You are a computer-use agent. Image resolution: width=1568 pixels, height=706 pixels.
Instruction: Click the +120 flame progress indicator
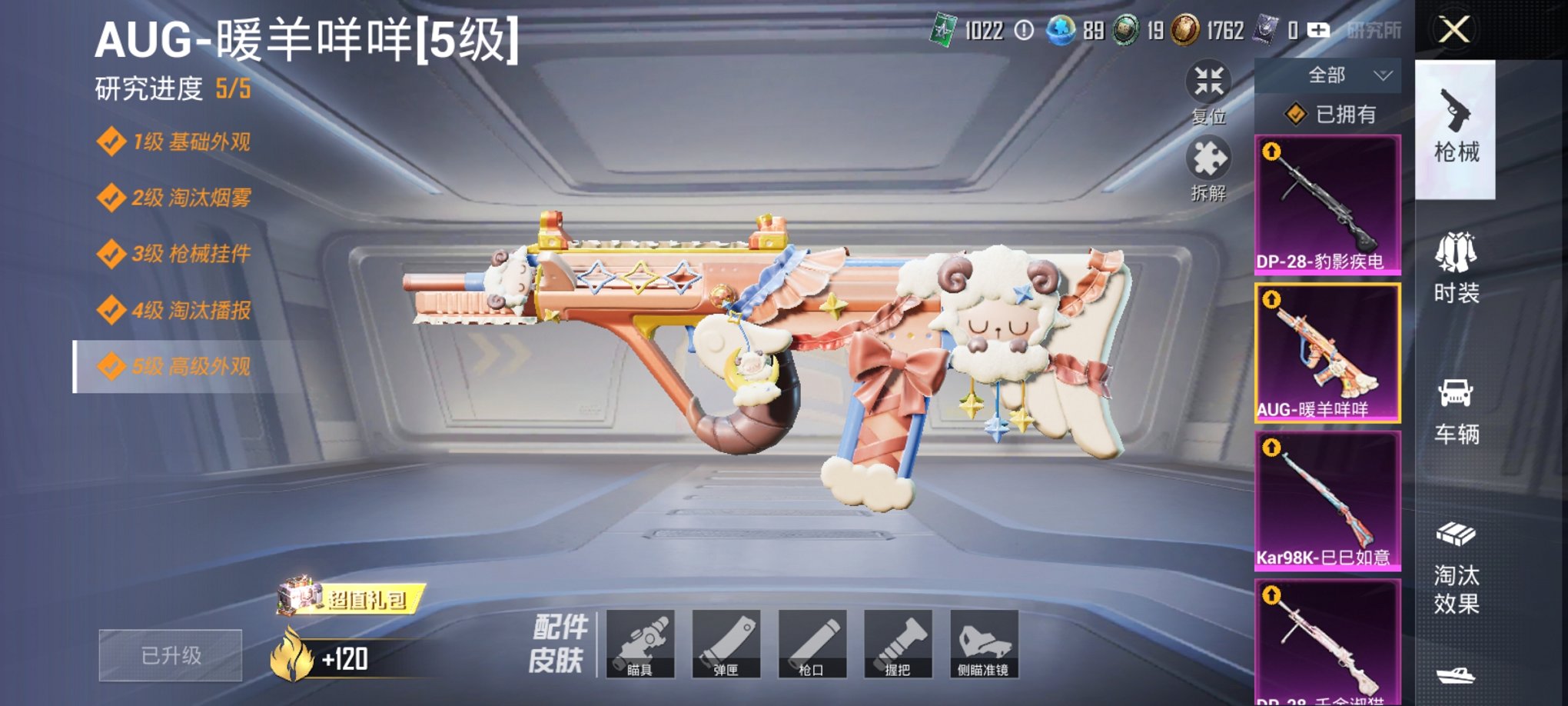(x=331, y=654)
